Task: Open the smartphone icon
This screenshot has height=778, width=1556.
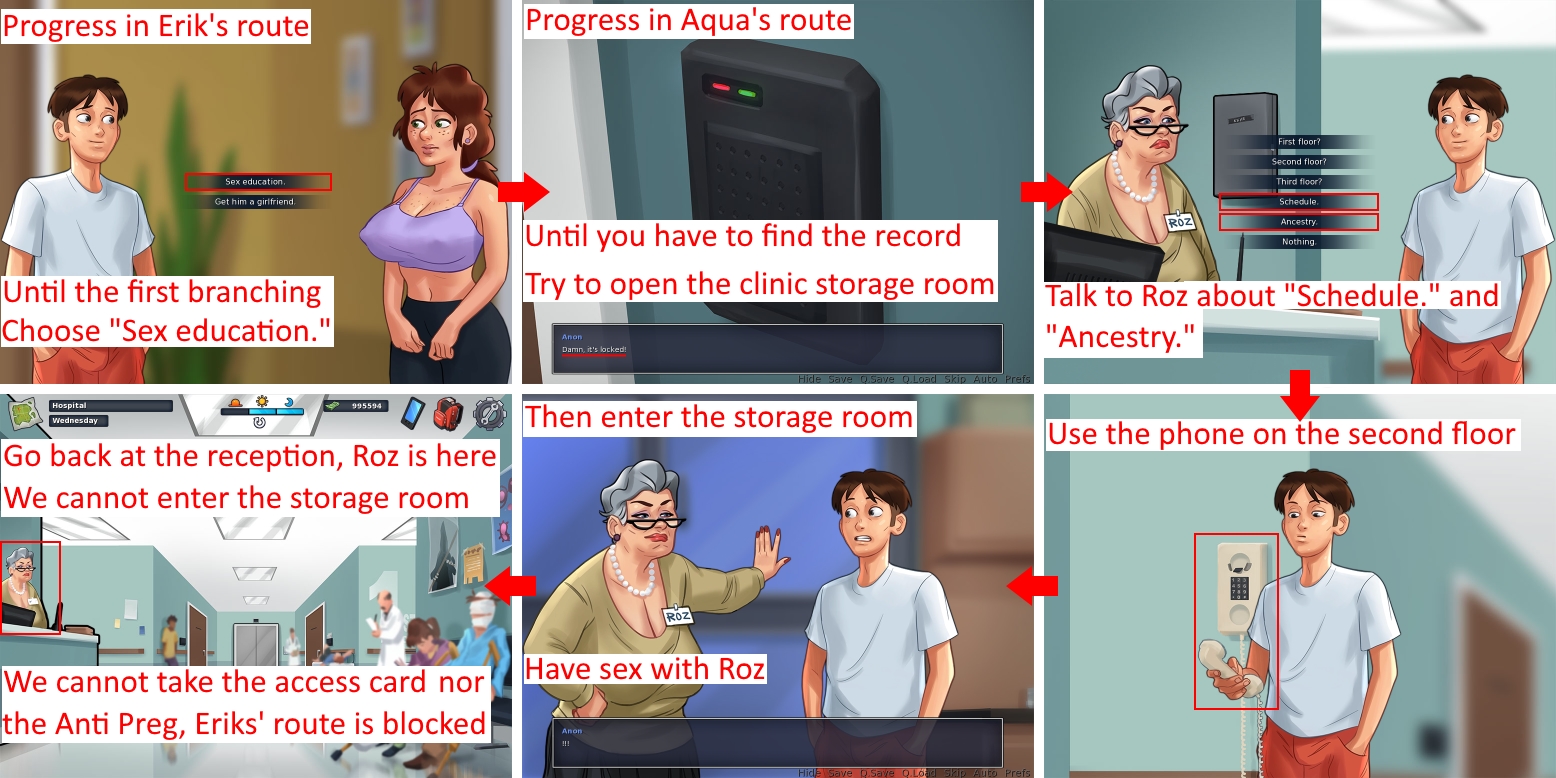Action: point(413,412)
